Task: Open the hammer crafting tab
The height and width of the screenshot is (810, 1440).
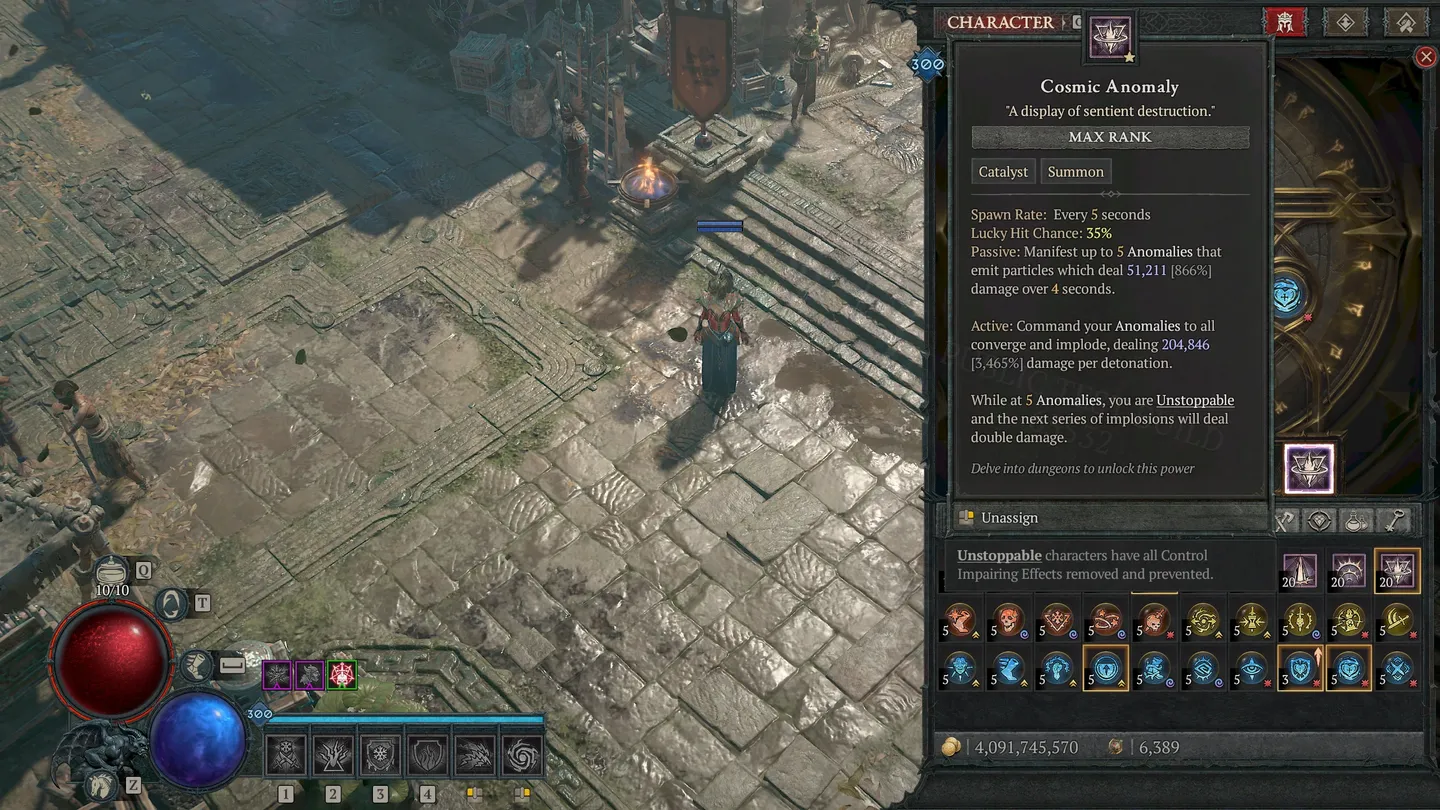Action: [1404, 22]
